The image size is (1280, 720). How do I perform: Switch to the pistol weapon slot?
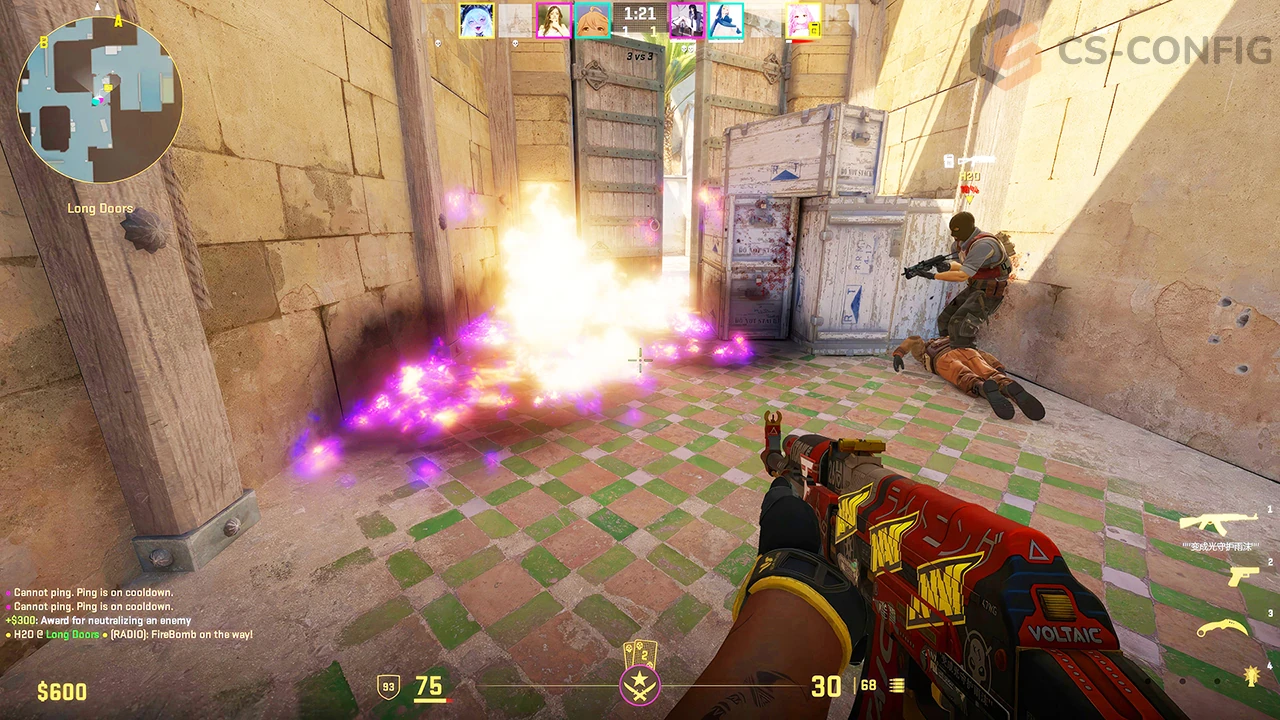(1242, 576)
